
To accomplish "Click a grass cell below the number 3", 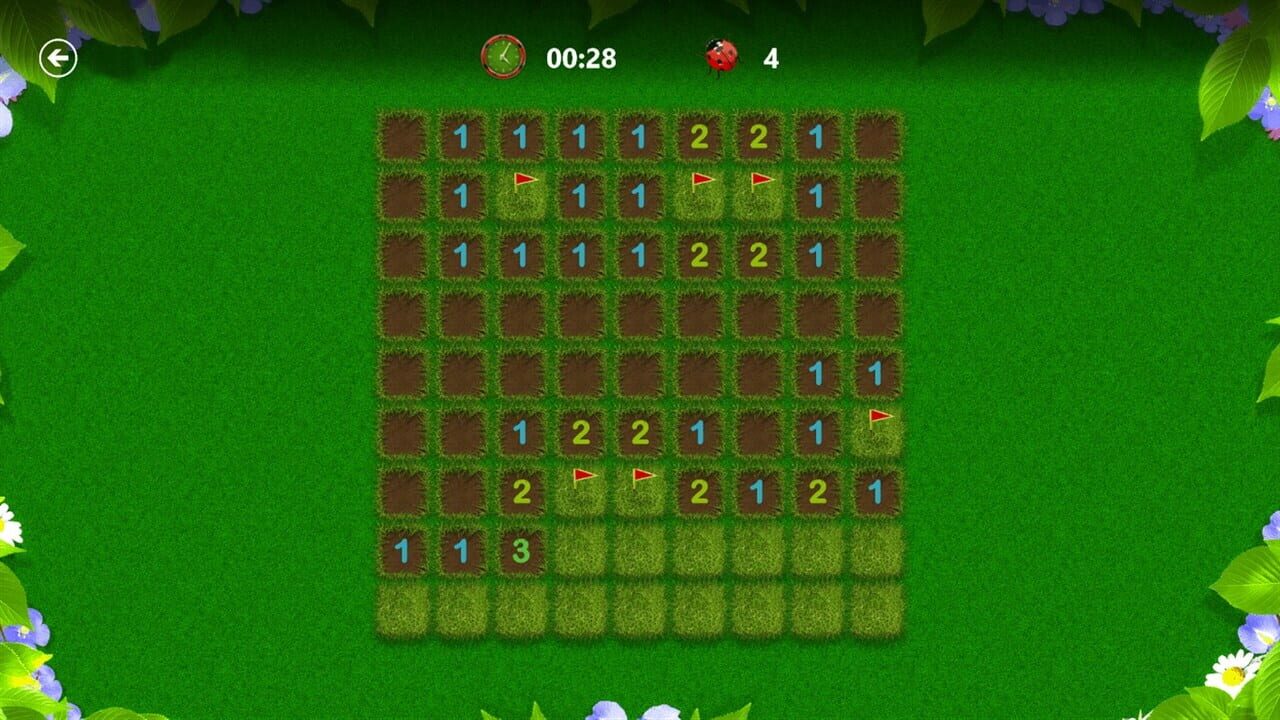I will click(522, 610).
